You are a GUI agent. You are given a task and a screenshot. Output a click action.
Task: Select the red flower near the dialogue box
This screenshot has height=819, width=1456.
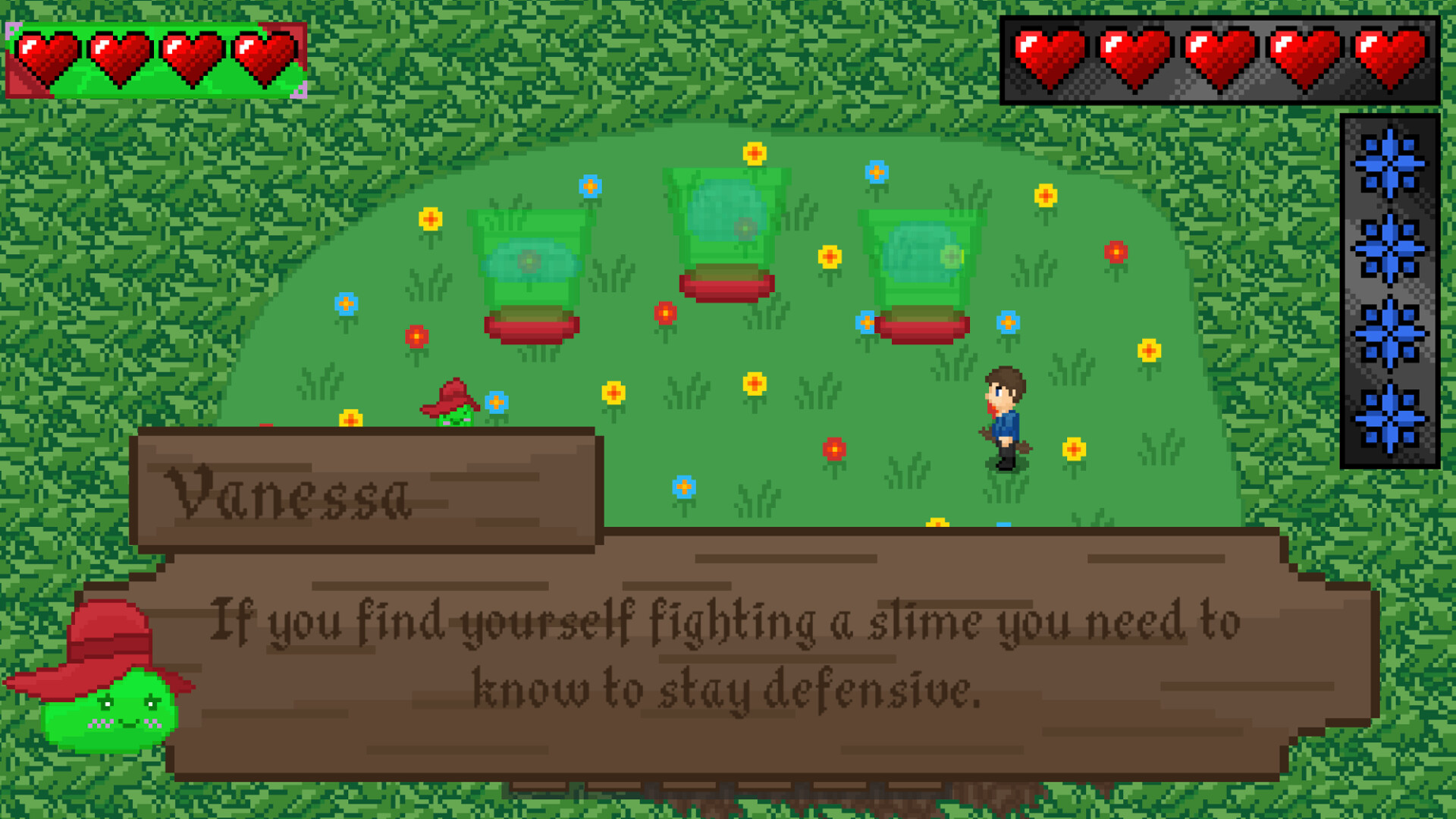834,447
